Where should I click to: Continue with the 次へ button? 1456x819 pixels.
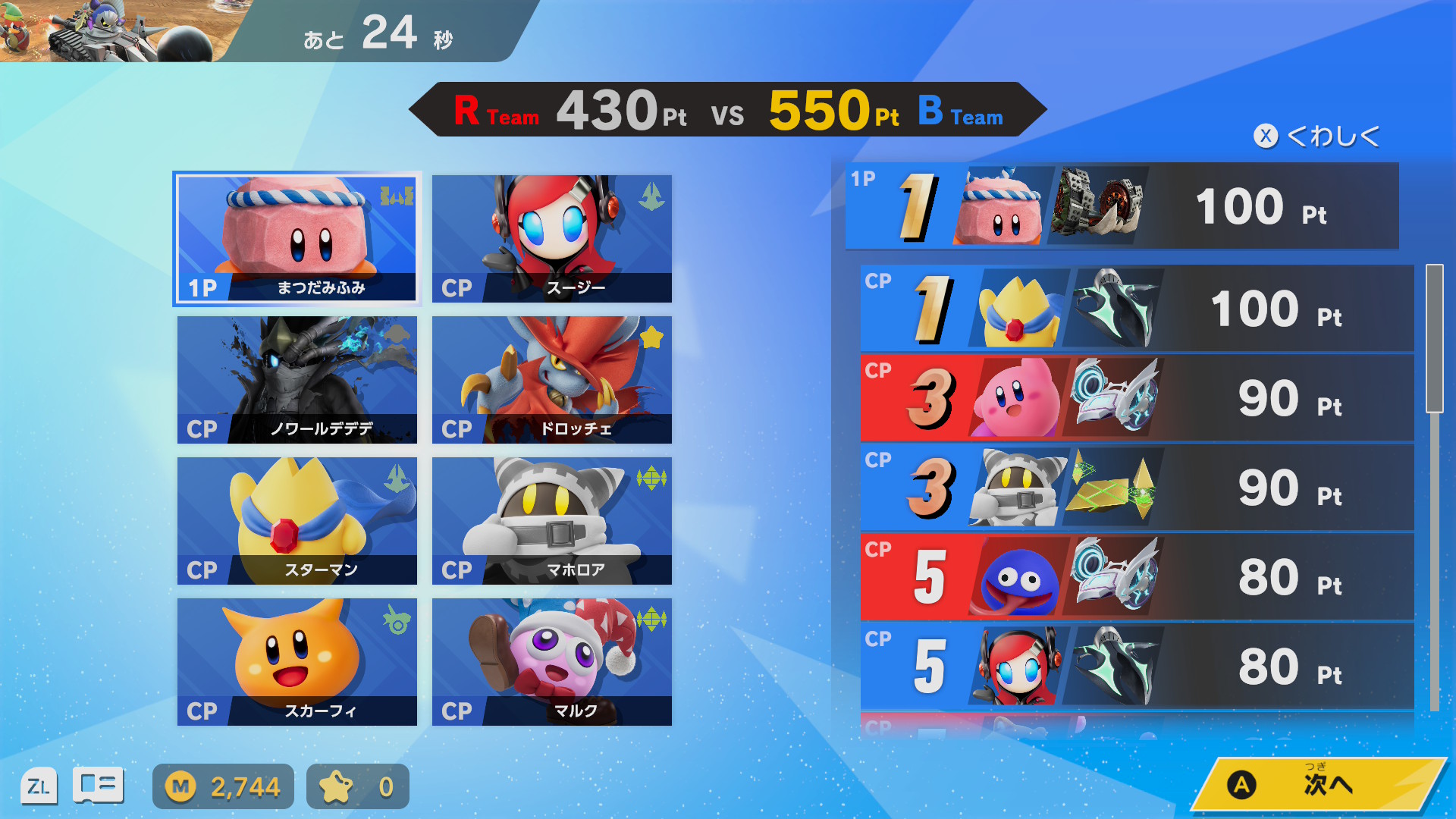click(x=1318, y=785)
